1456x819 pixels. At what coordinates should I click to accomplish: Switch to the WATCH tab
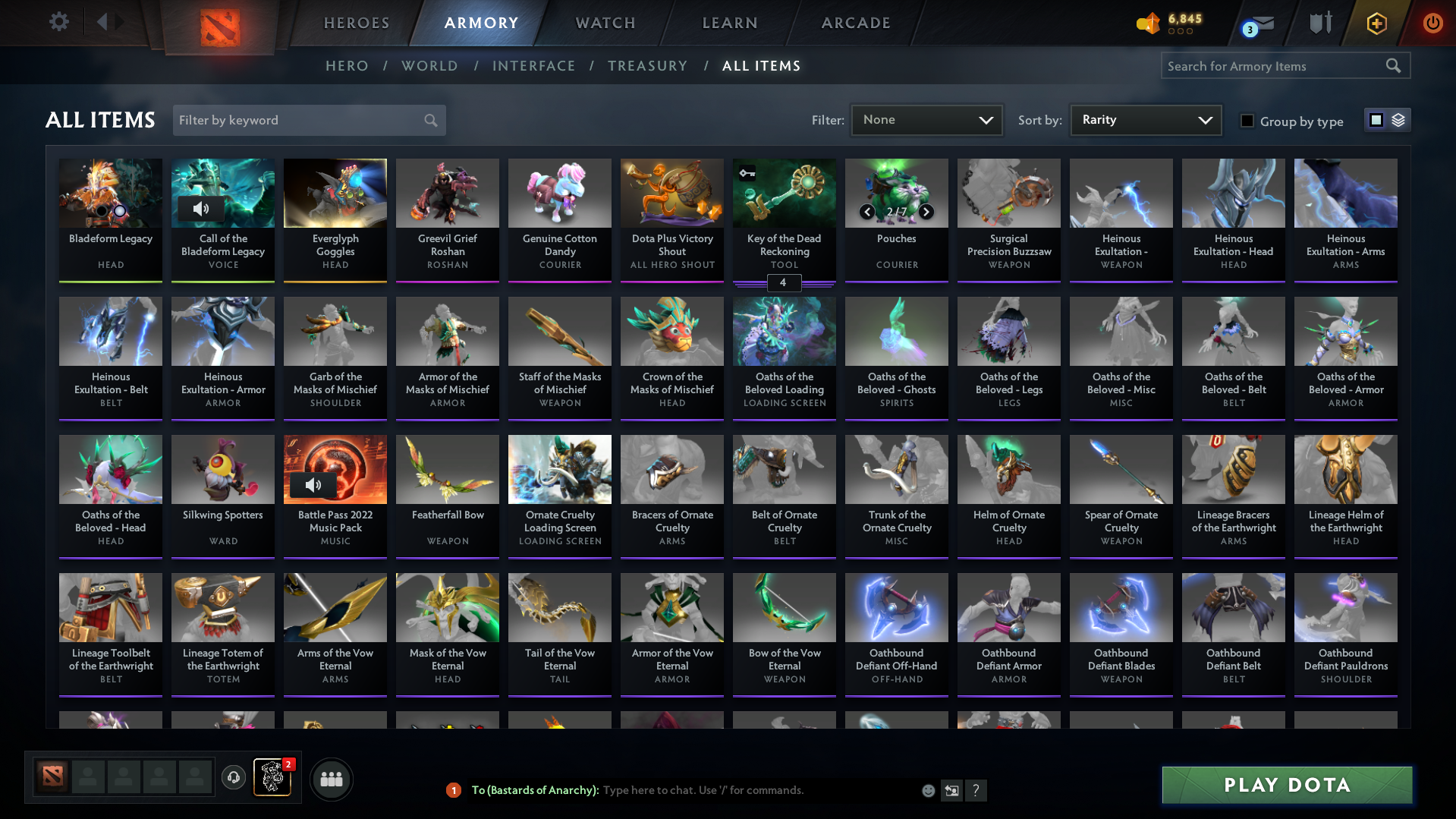click(605, 23)
